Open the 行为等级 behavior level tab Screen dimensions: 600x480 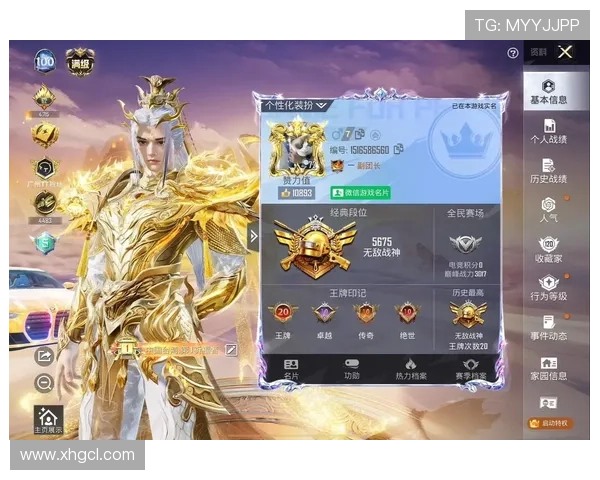tap(548, 290)
